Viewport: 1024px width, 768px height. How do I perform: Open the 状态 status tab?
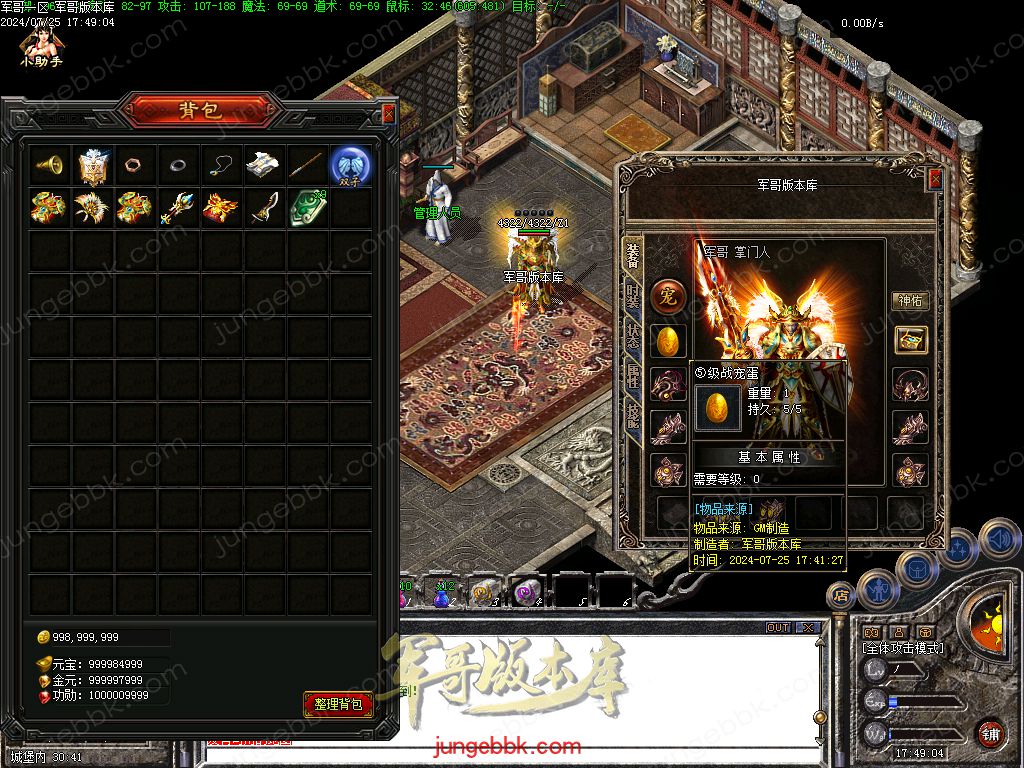click(632, 336)
